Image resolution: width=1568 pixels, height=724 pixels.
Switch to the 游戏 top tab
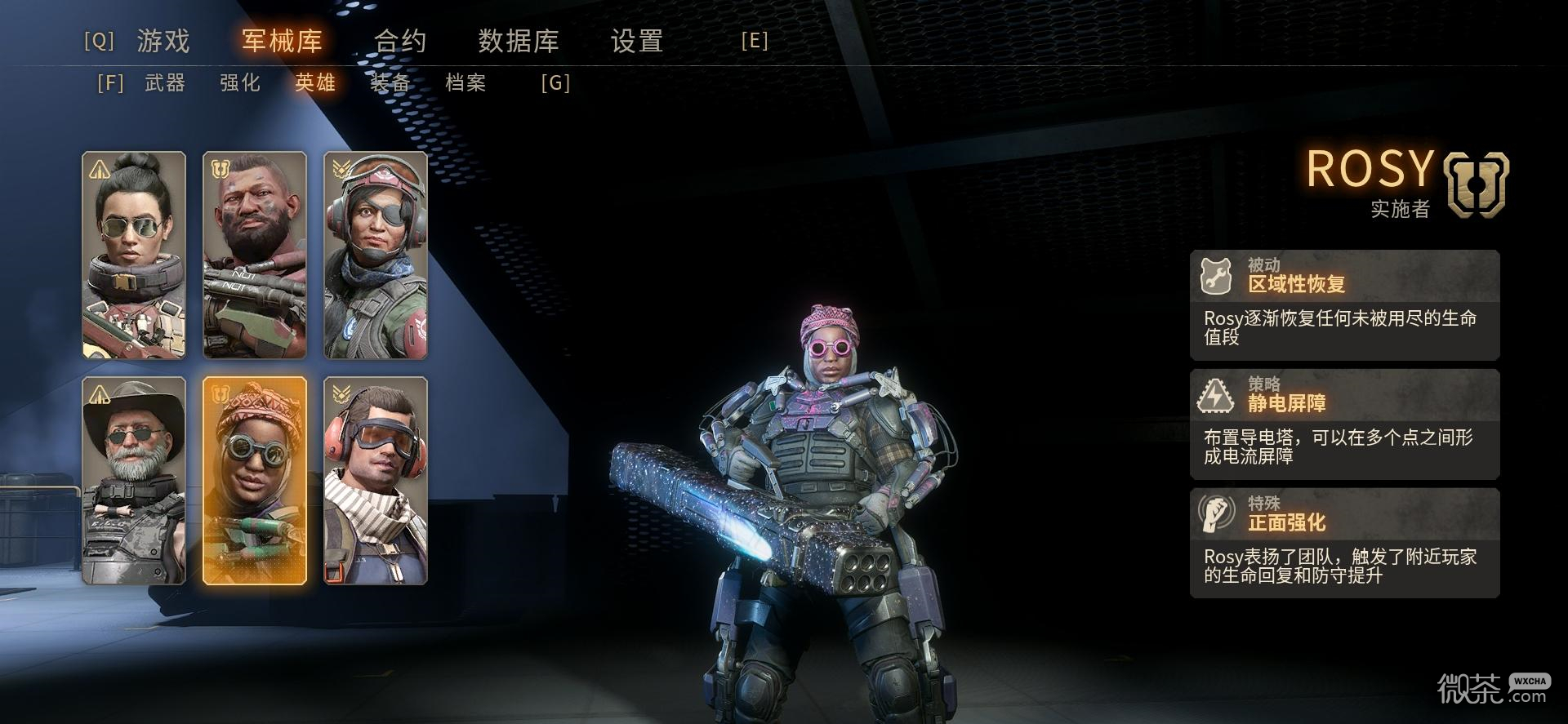(x=163, y=41)
